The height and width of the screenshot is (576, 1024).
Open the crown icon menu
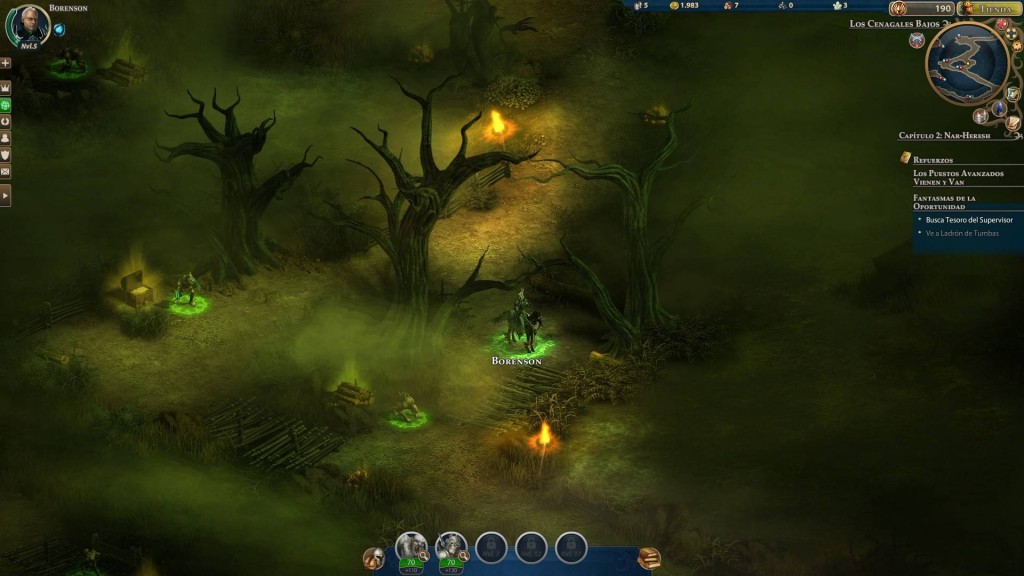[6, 88]
